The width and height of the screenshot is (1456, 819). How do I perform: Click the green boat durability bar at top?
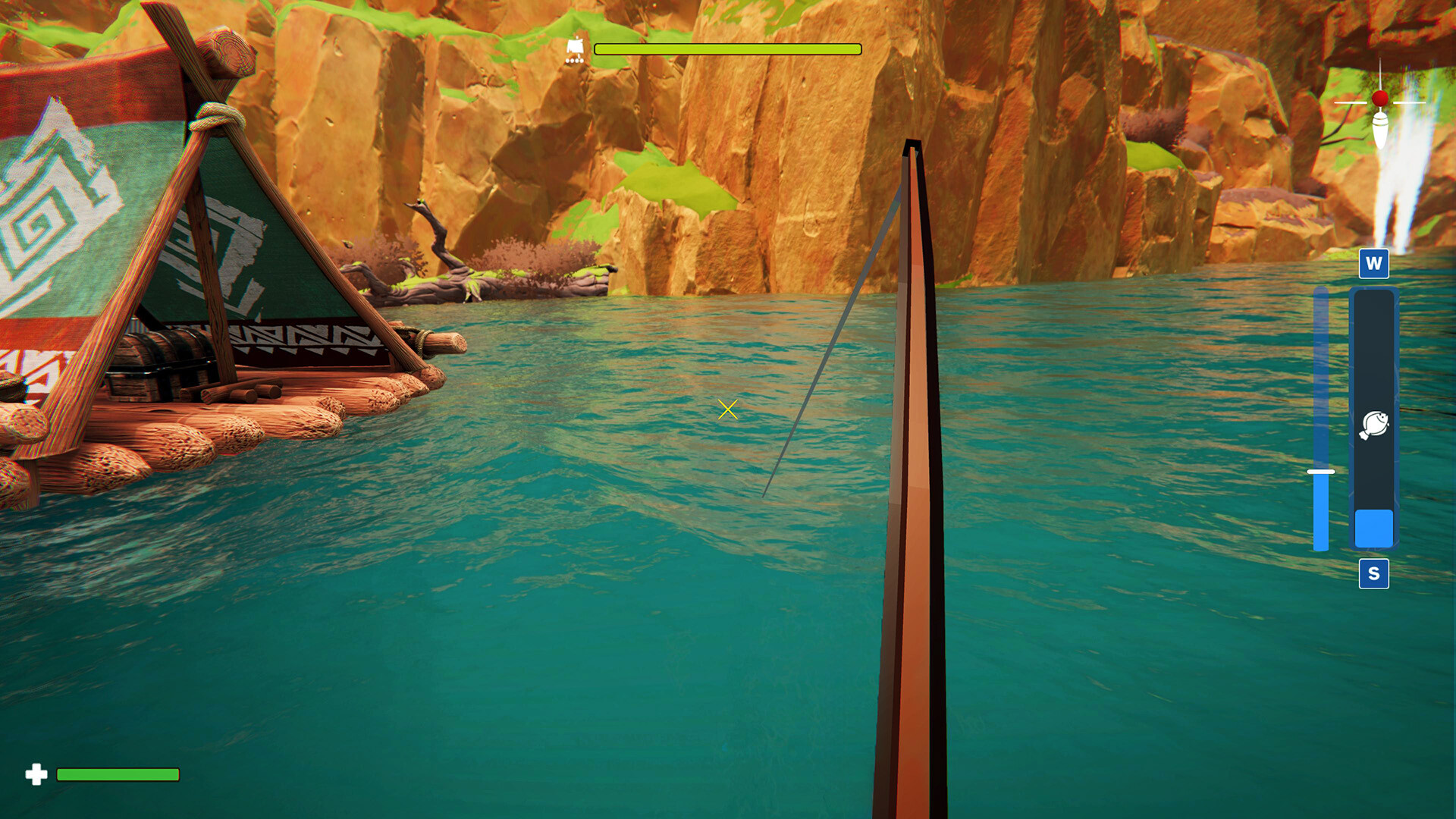point(726,49)
